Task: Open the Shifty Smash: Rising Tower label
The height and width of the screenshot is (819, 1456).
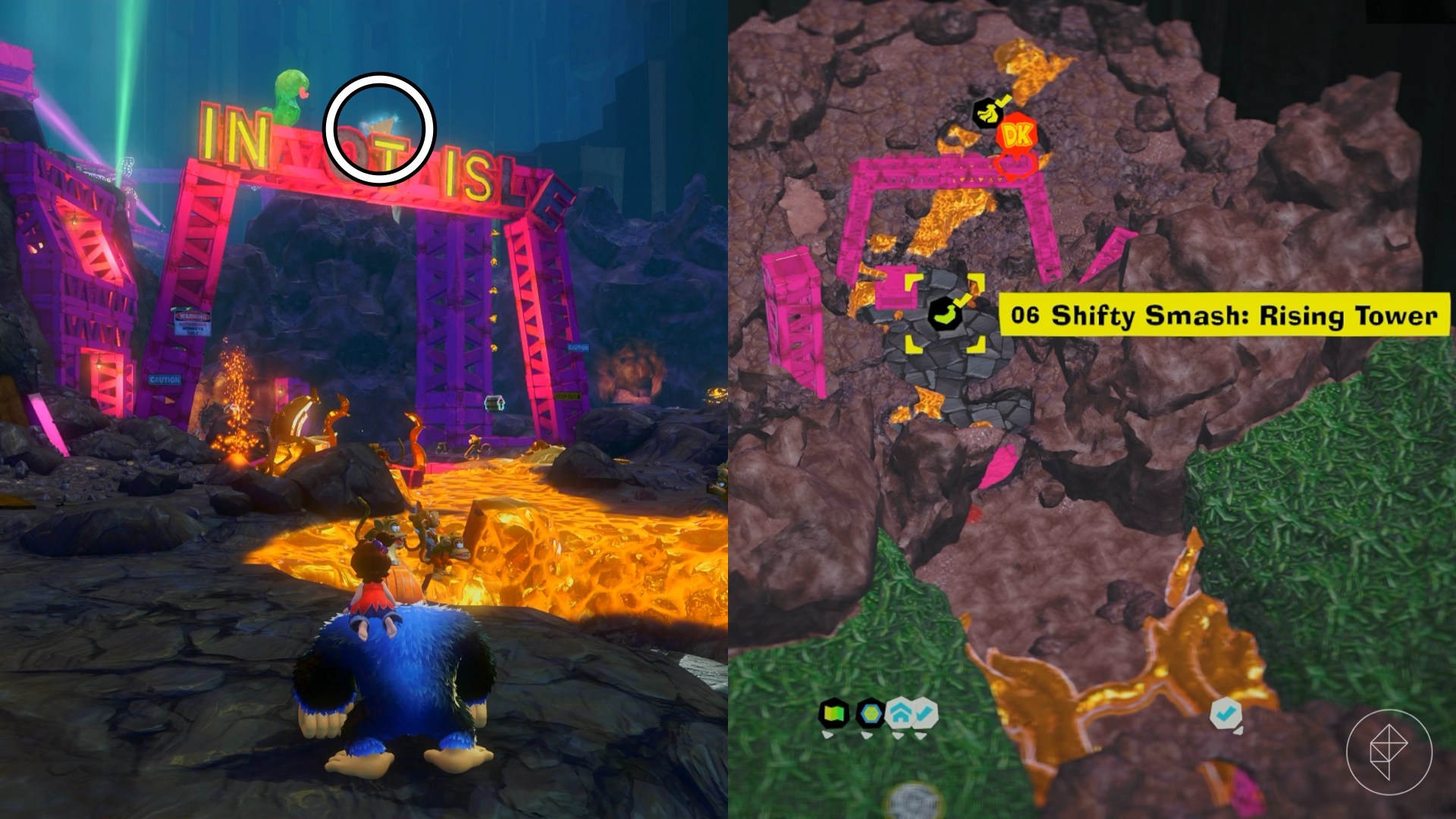Action: (1223, 315)
